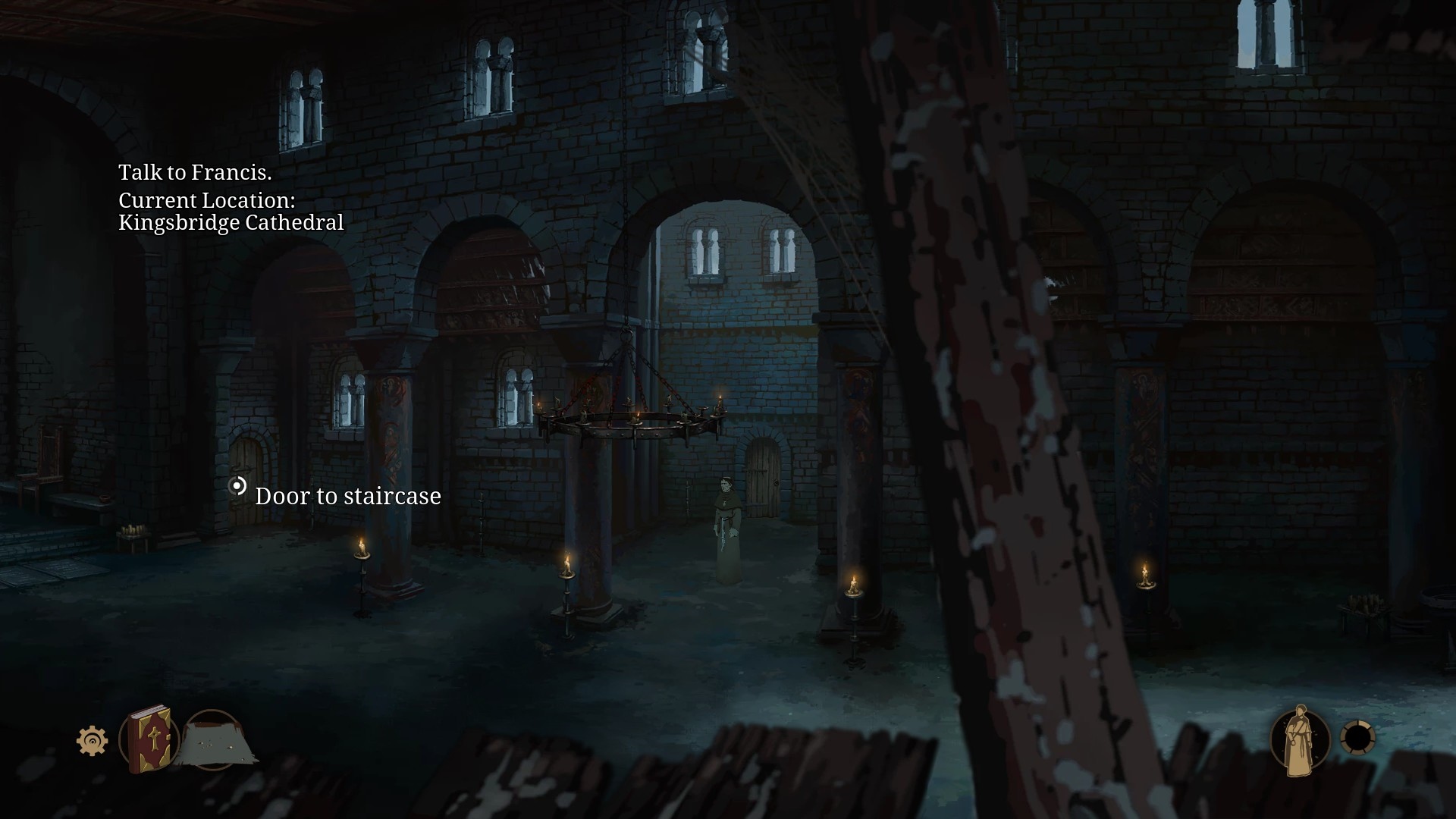Select the red Bible inventory item
This screenshot has width=1456, height=819.
coord(149,739)
